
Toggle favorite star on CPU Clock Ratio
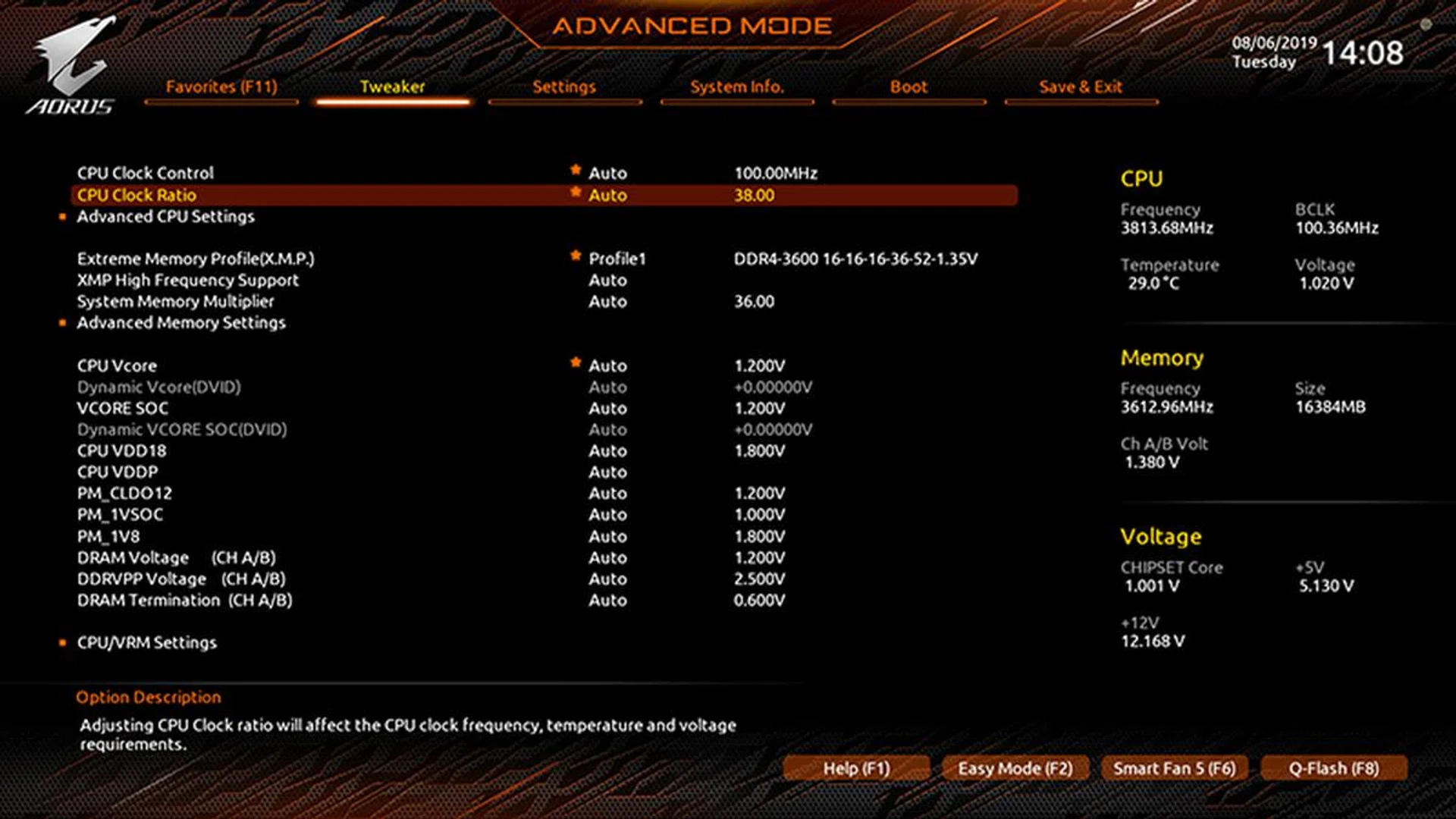tap(574, 195)
